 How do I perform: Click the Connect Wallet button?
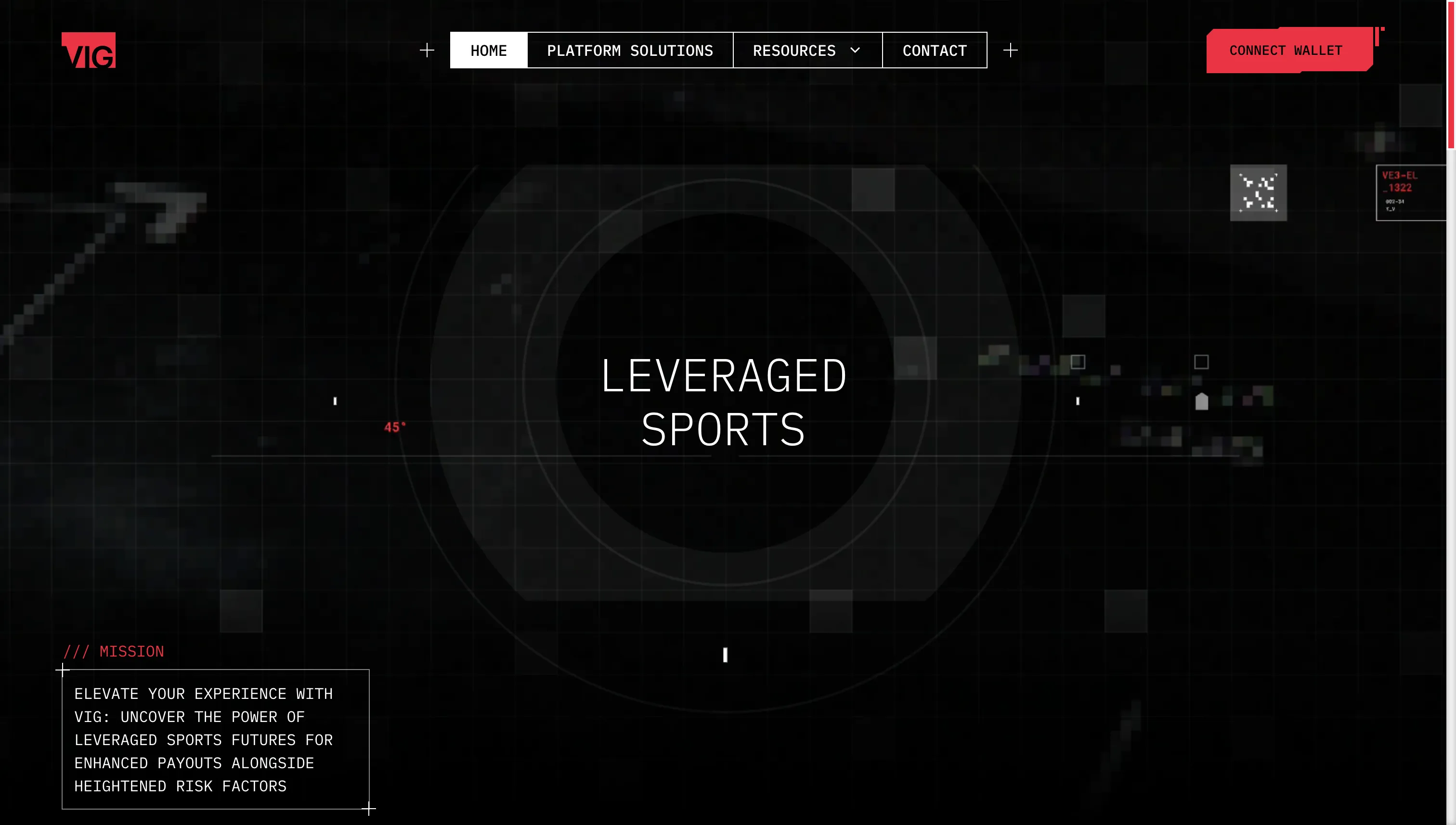tap(1286, 51)
